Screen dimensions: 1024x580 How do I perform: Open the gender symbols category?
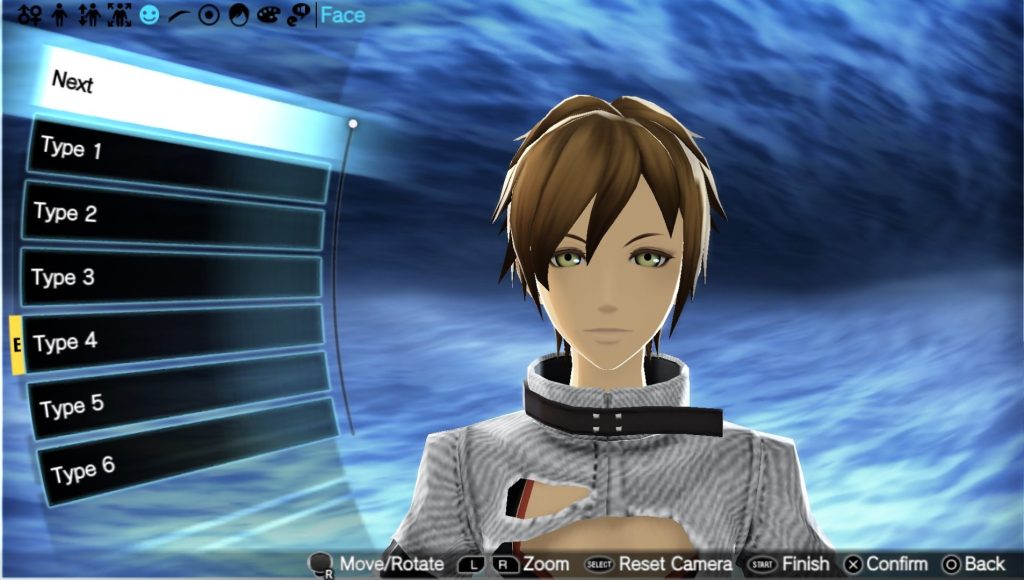pos(29,15)
